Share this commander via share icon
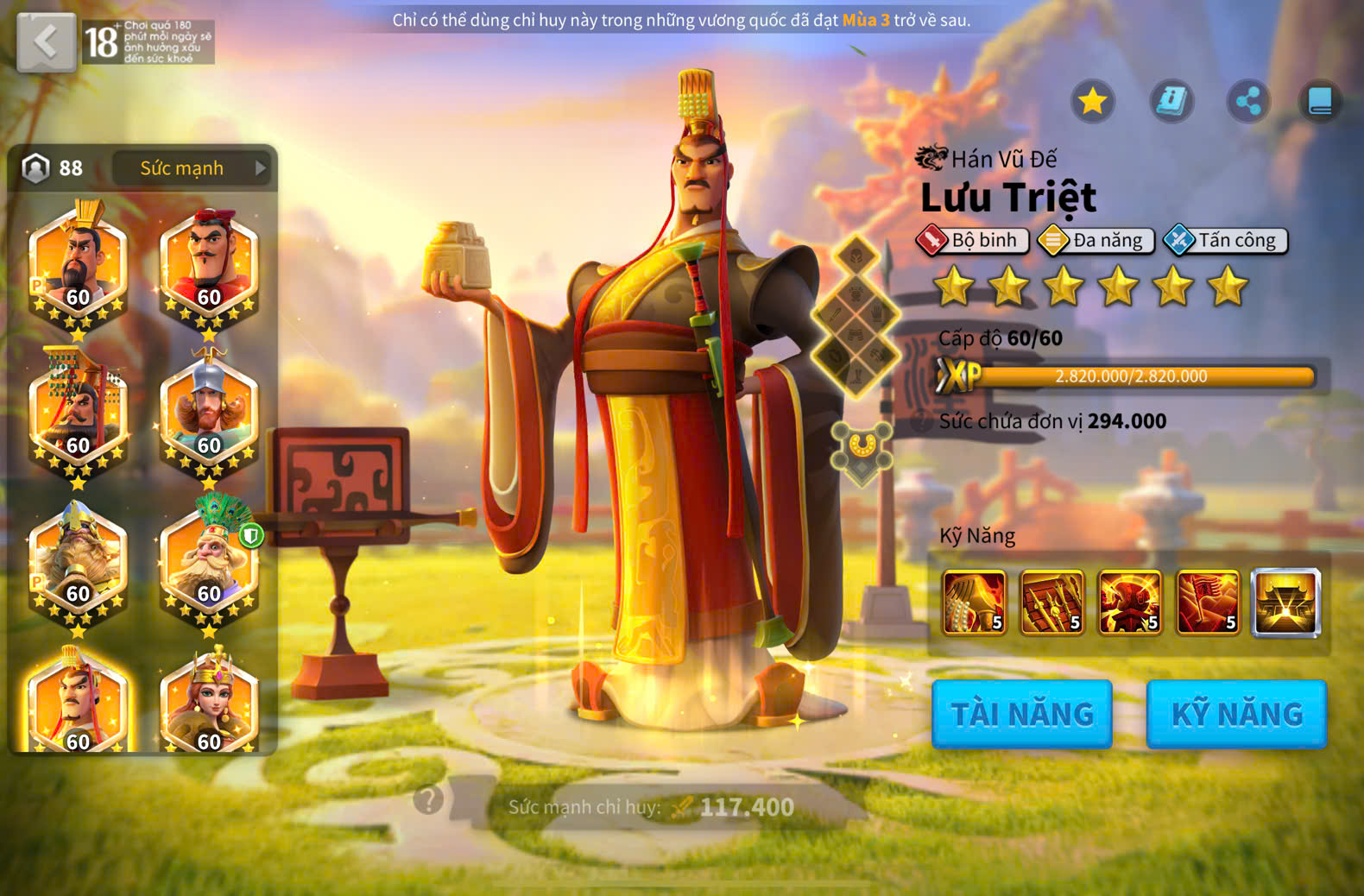This screenshot has height=896, width=1364. (1248, 102)
